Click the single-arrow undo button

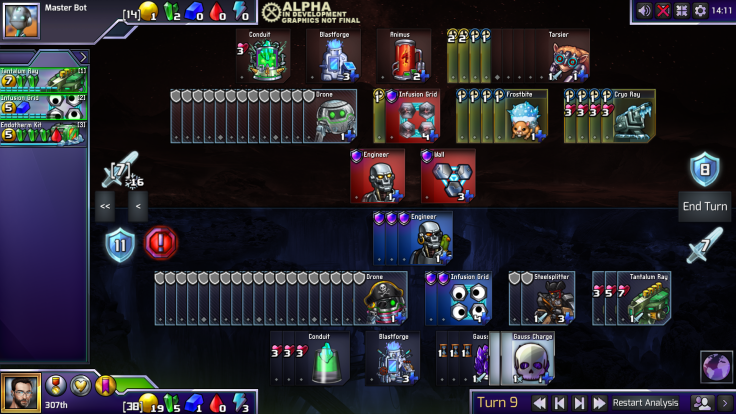pos(138,207)
